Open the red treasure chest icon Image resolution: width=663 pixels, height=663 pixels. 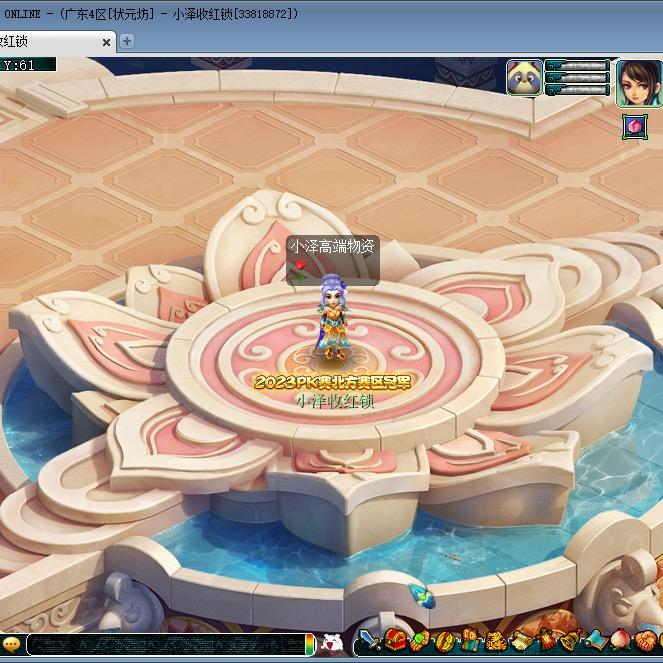(x=396, y=641)
